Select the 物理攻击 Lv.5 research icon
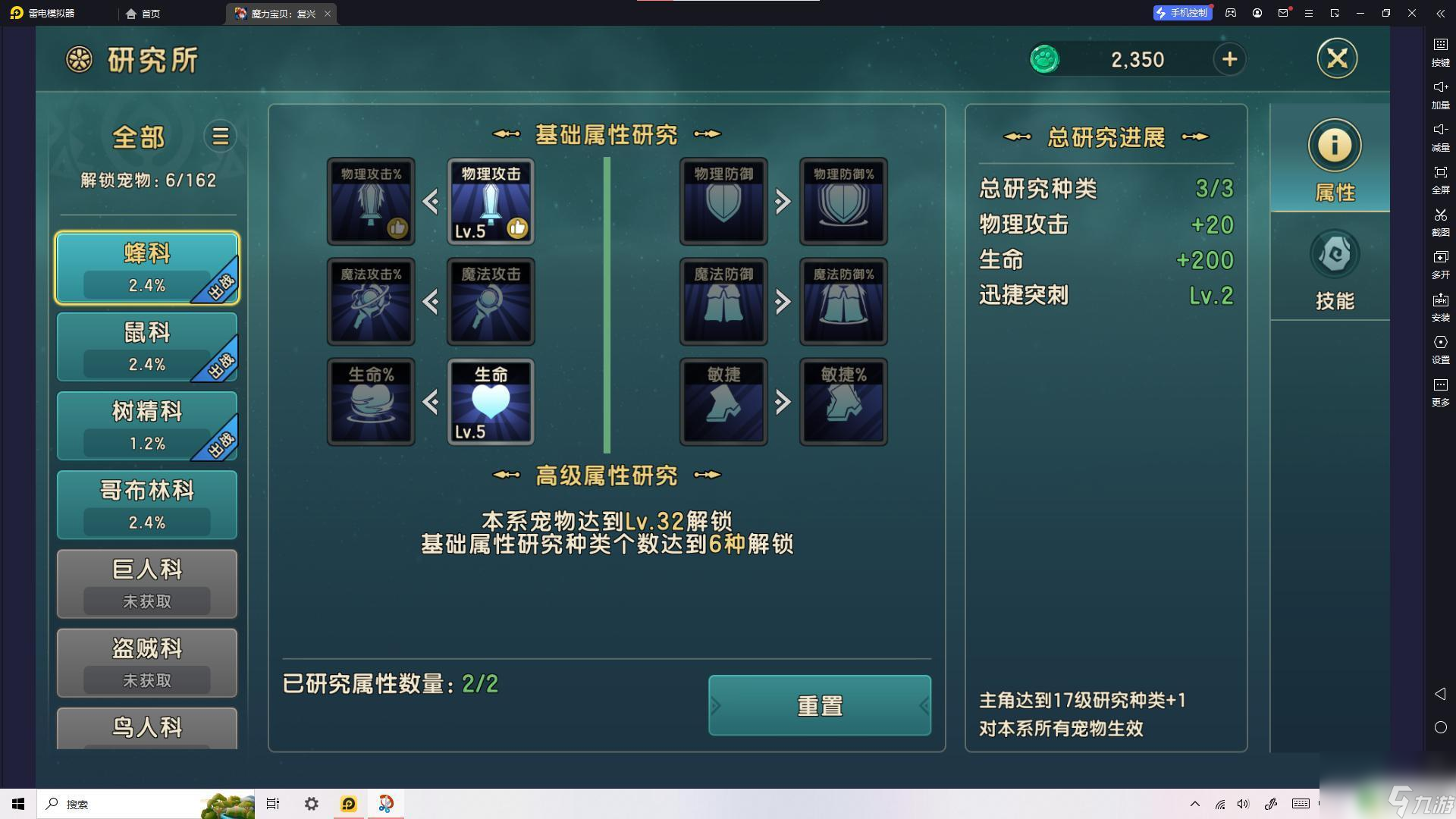The image size is (1456, 819). [491, 201]
